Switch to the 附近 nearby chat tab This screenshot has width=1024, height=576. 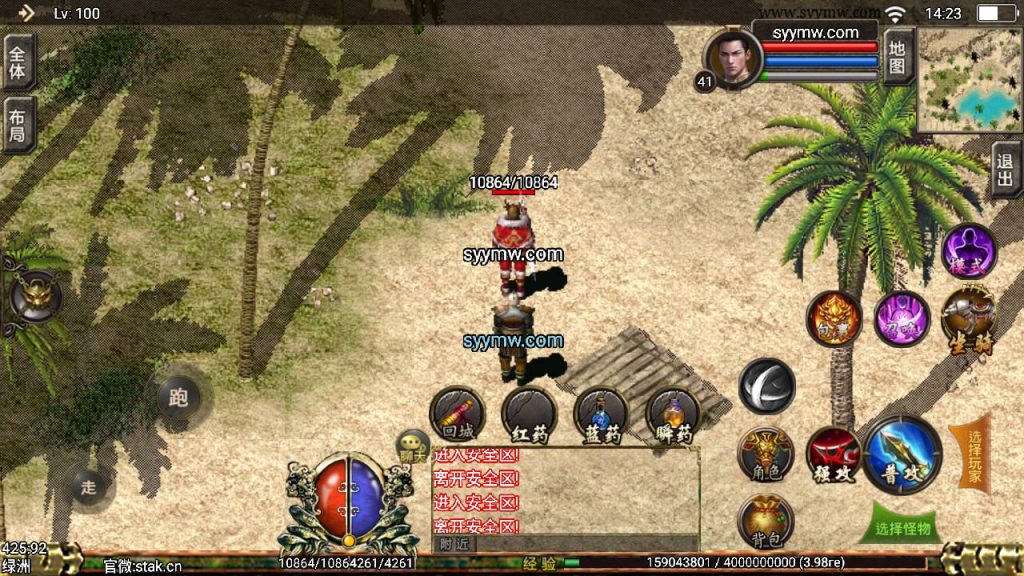click(455, 544)
